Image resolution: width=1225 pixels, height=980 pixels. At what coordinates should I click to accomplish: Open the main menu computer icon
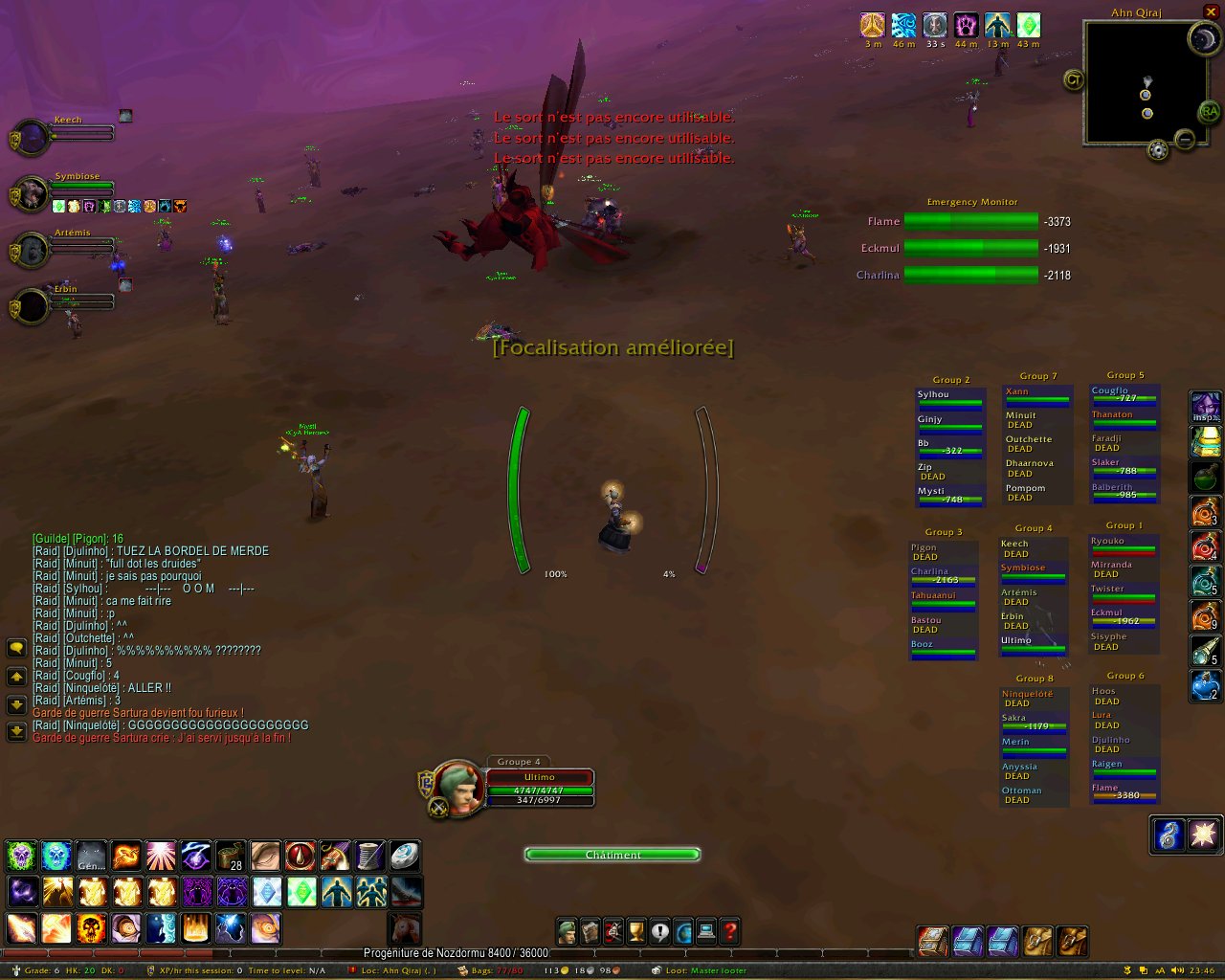[x=706, y=931]
